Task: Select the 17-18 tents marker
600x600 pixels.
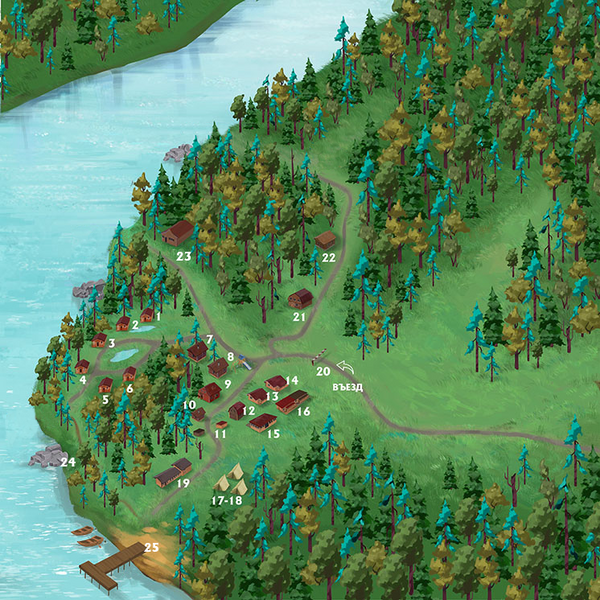Action: (x=228, y=500)
